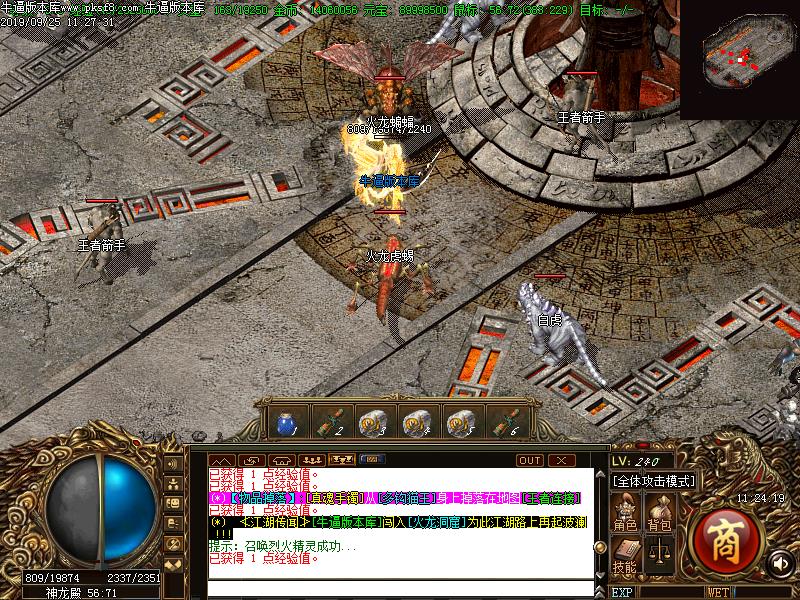Use the scroll in hotbar slot 3

pos(371,423)
